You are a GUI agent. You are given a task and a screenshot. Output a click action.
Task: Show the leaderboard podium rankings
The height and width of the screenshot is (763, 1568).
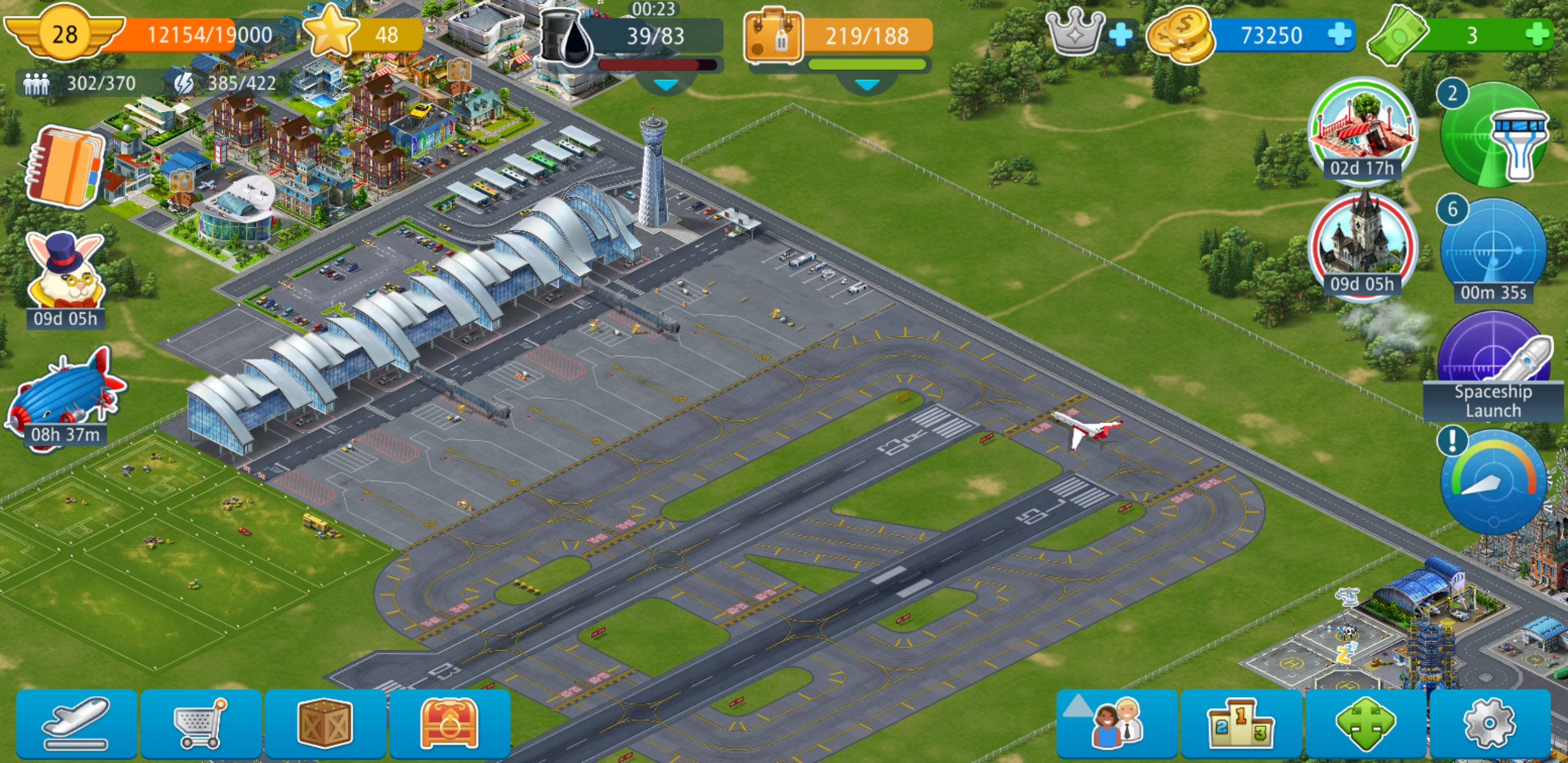[1241, 723]
